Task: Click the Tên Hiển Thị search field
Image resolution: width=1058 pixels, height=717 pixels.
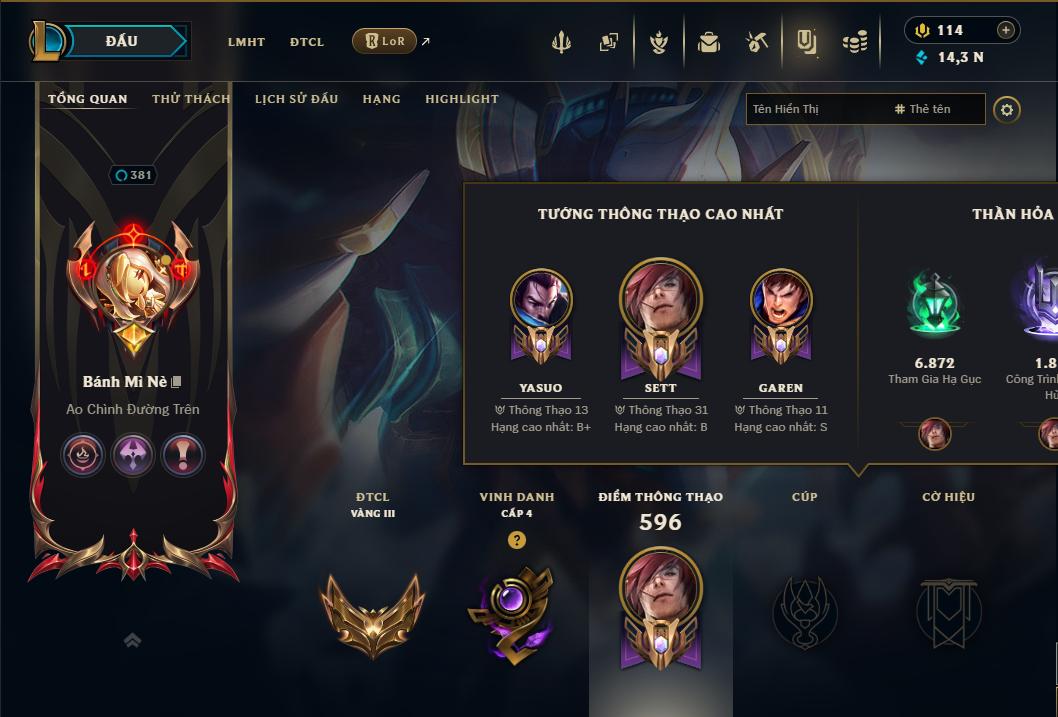Action: [x=815, y=109]
